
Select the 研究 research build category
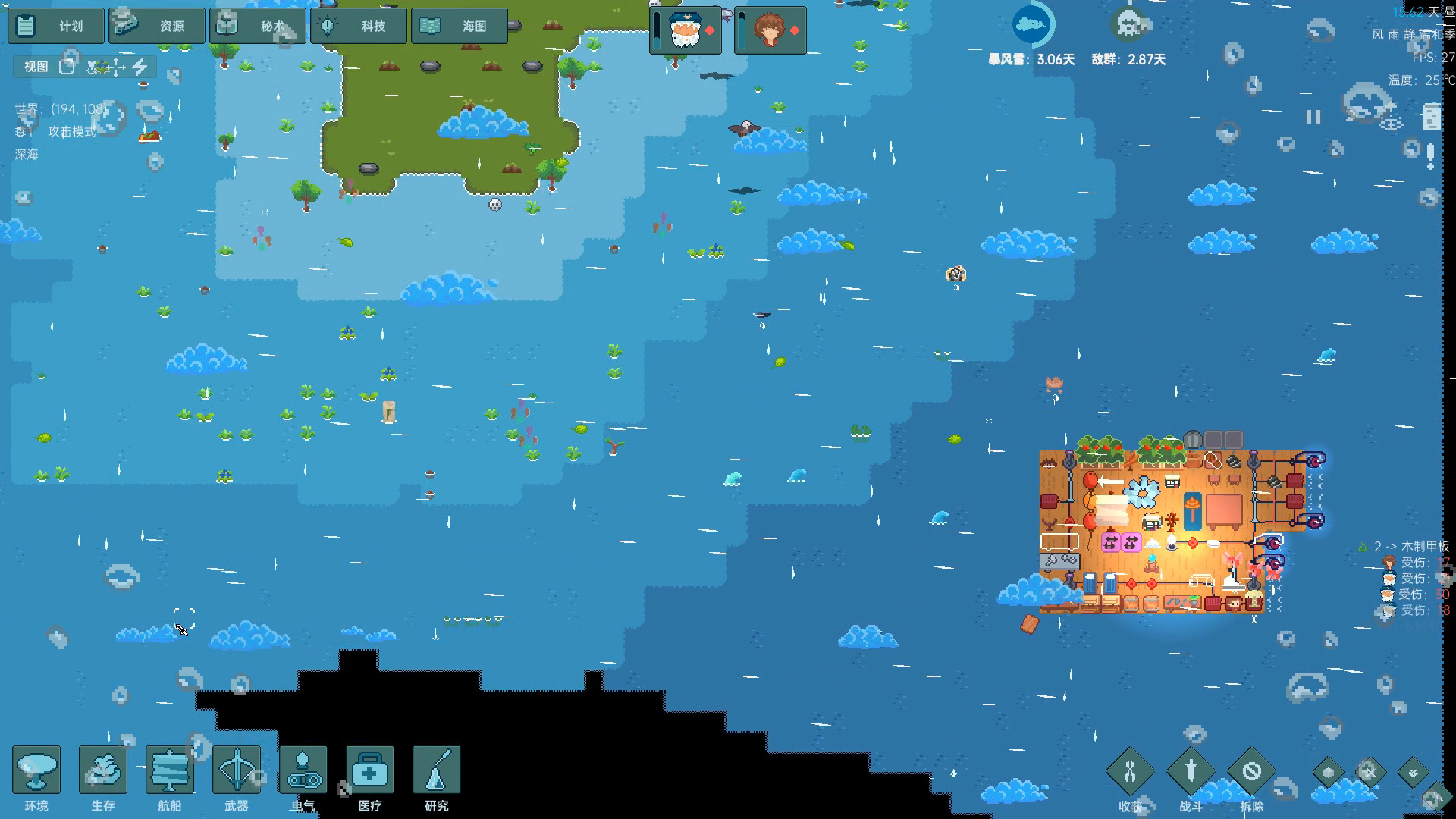point(436,769)
